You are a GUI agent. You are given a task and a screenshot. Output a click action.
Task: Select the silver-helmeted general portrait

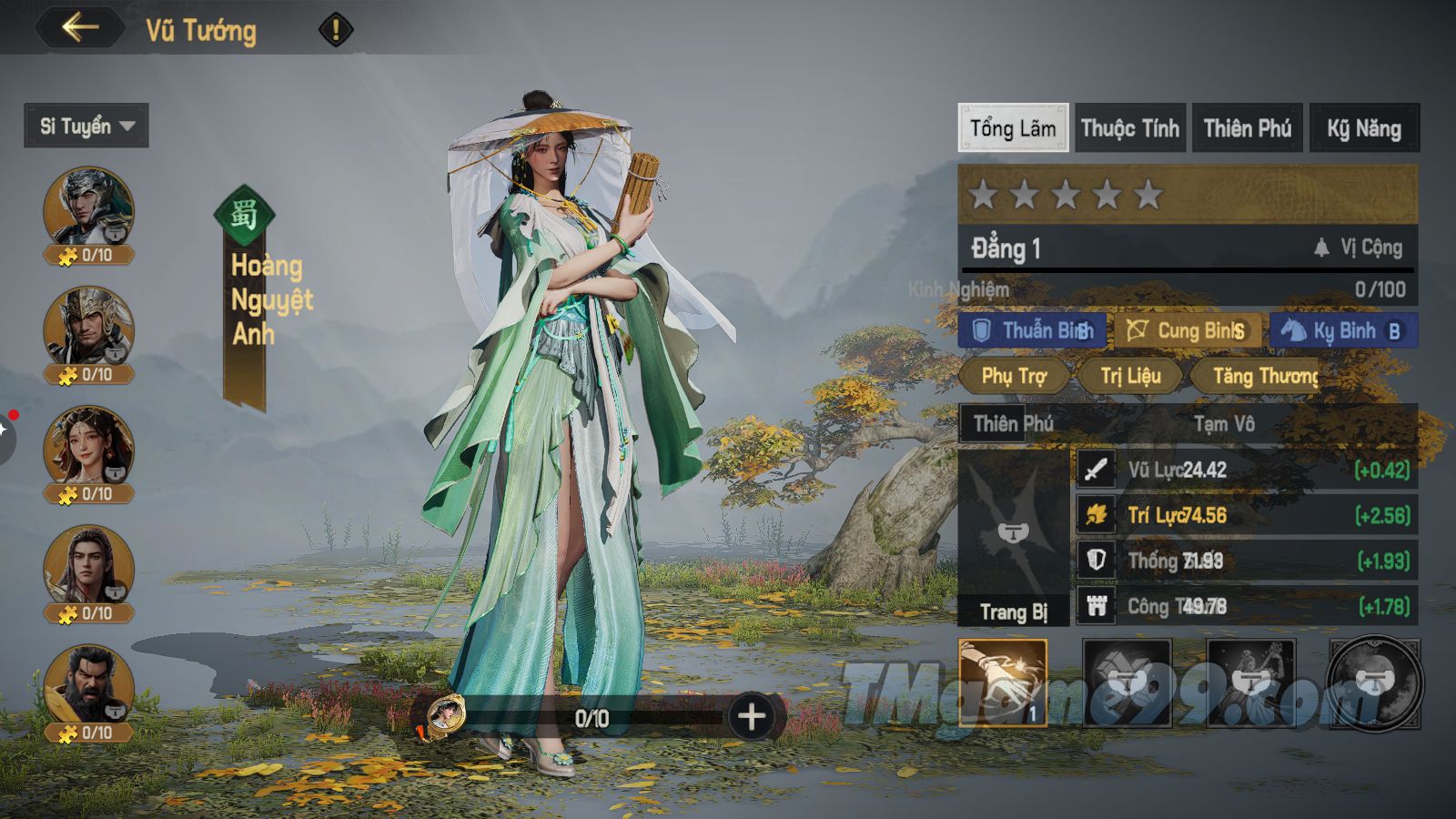point(88,207)
